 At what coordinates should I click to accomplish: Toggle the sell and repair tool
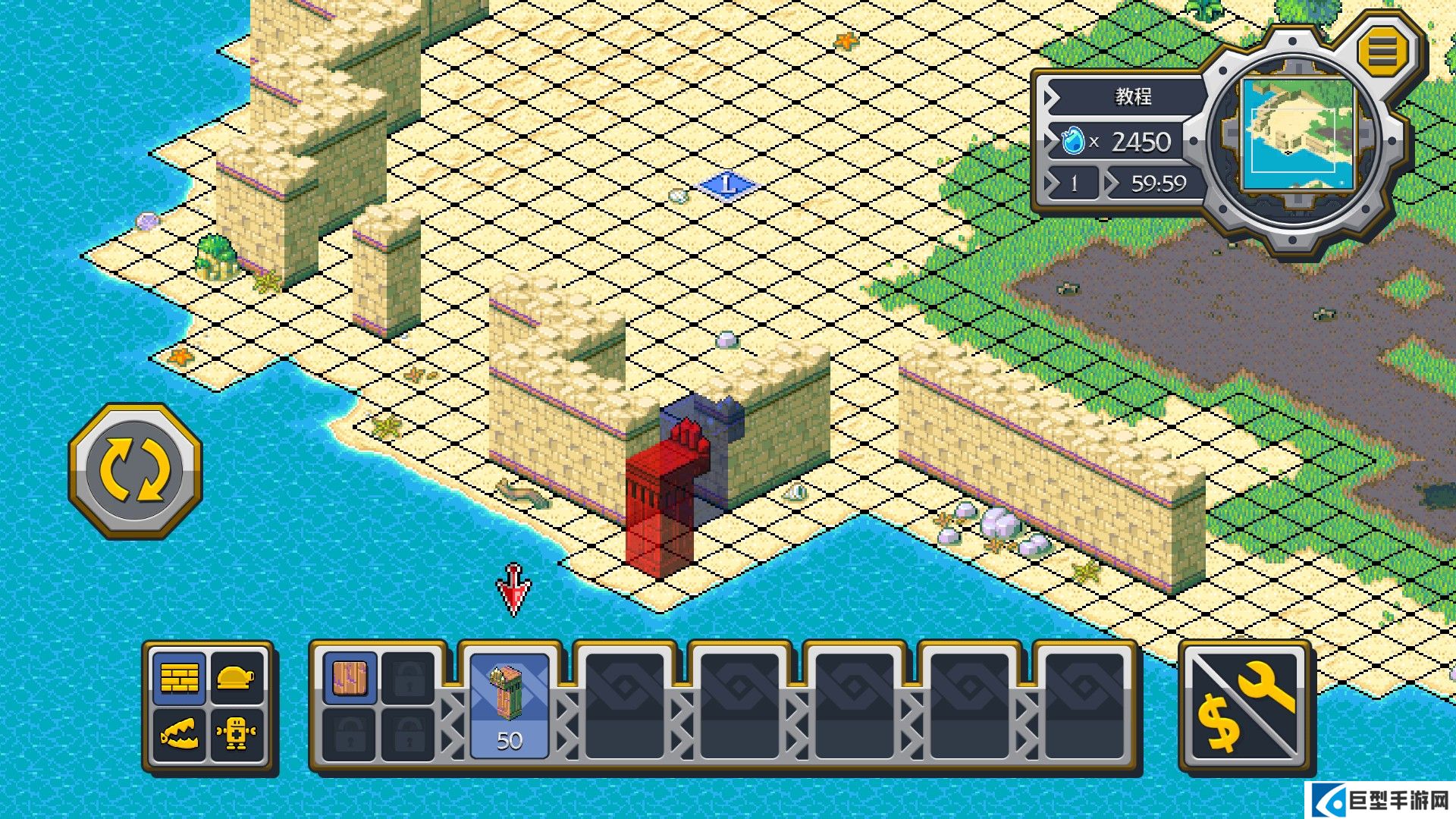[1245, 706]
